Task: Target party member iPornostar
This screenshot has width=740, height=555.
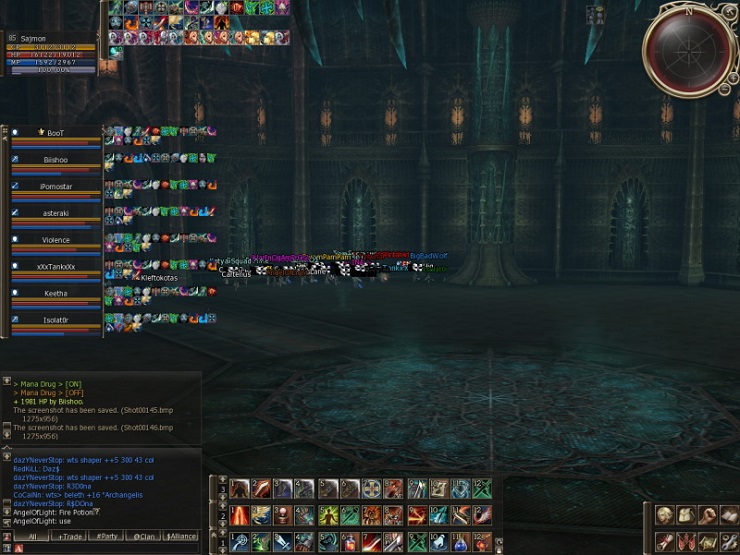Action: point(56,187)
